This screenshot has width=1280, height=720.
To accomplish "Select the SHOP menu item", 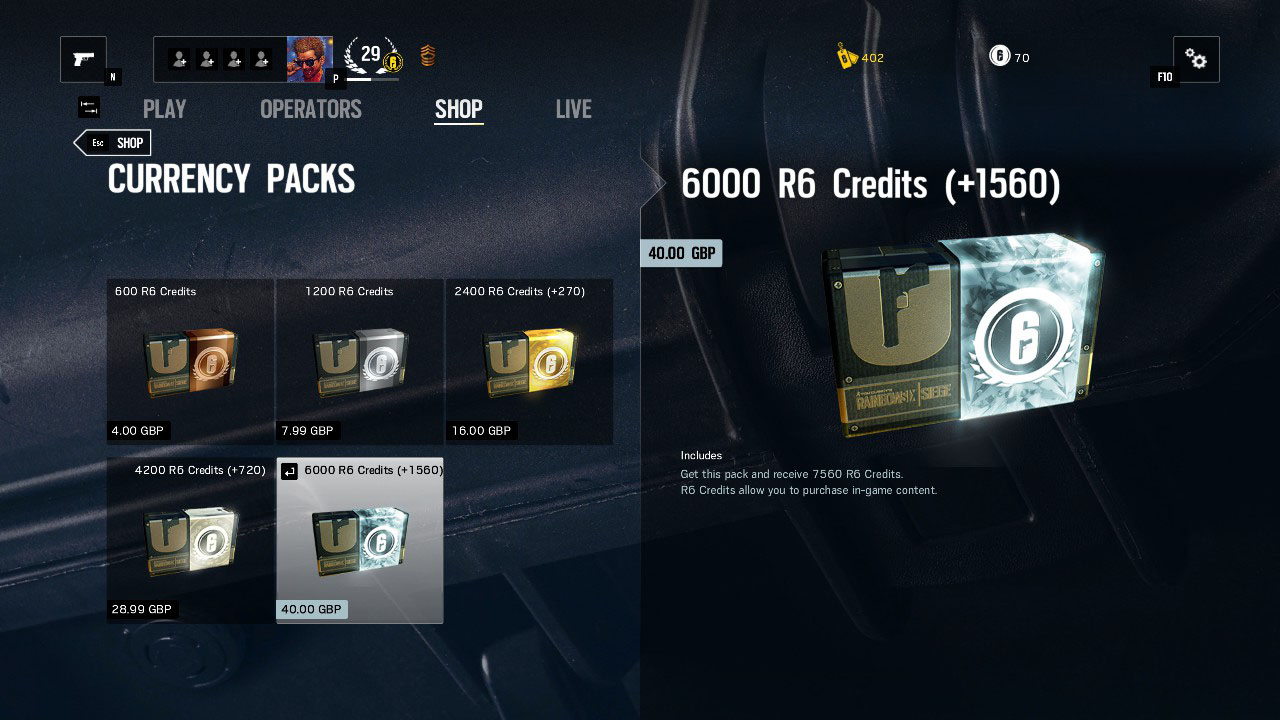I will pyautogui.click(x=458, y=109).
